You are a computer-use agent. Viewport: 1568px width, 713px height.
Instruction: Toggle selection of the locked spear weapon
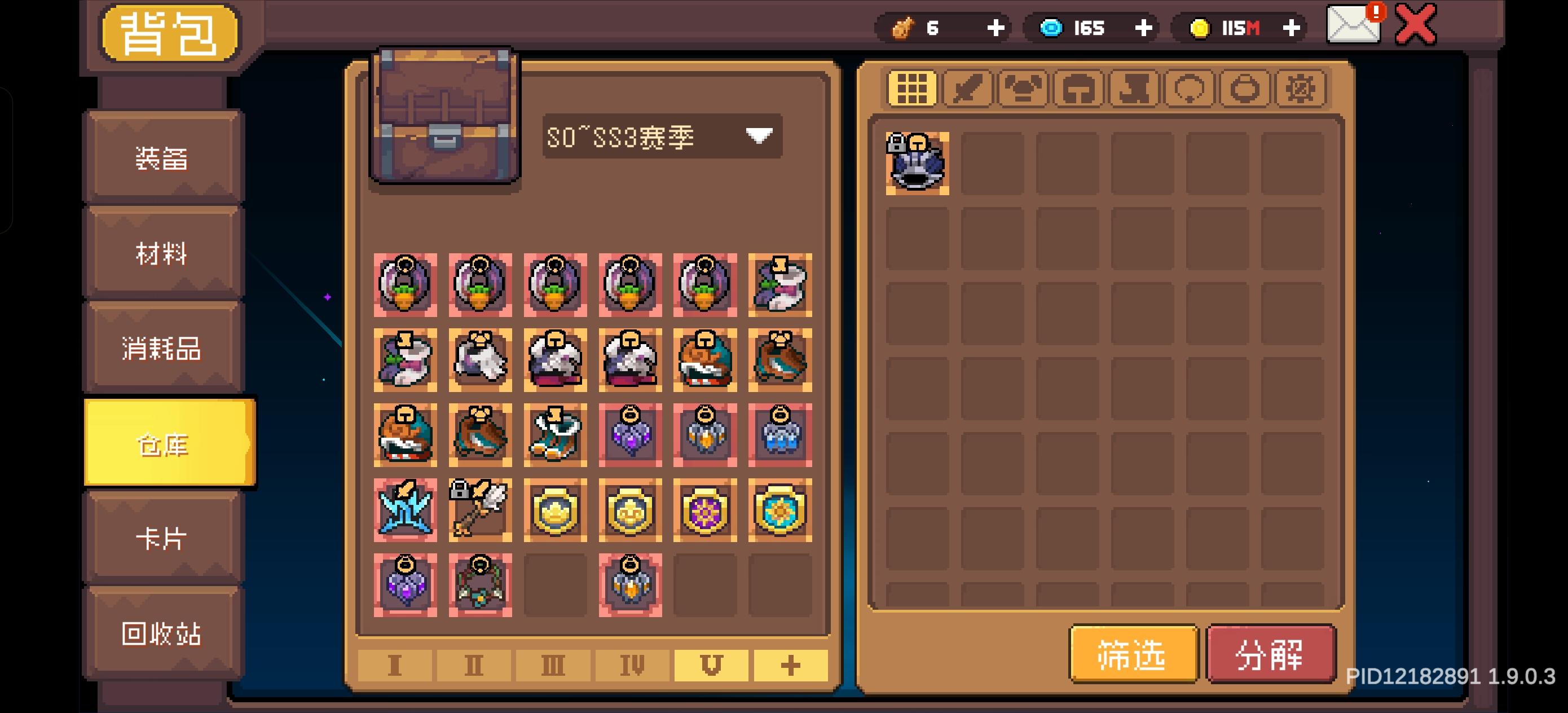click(480, 509)
